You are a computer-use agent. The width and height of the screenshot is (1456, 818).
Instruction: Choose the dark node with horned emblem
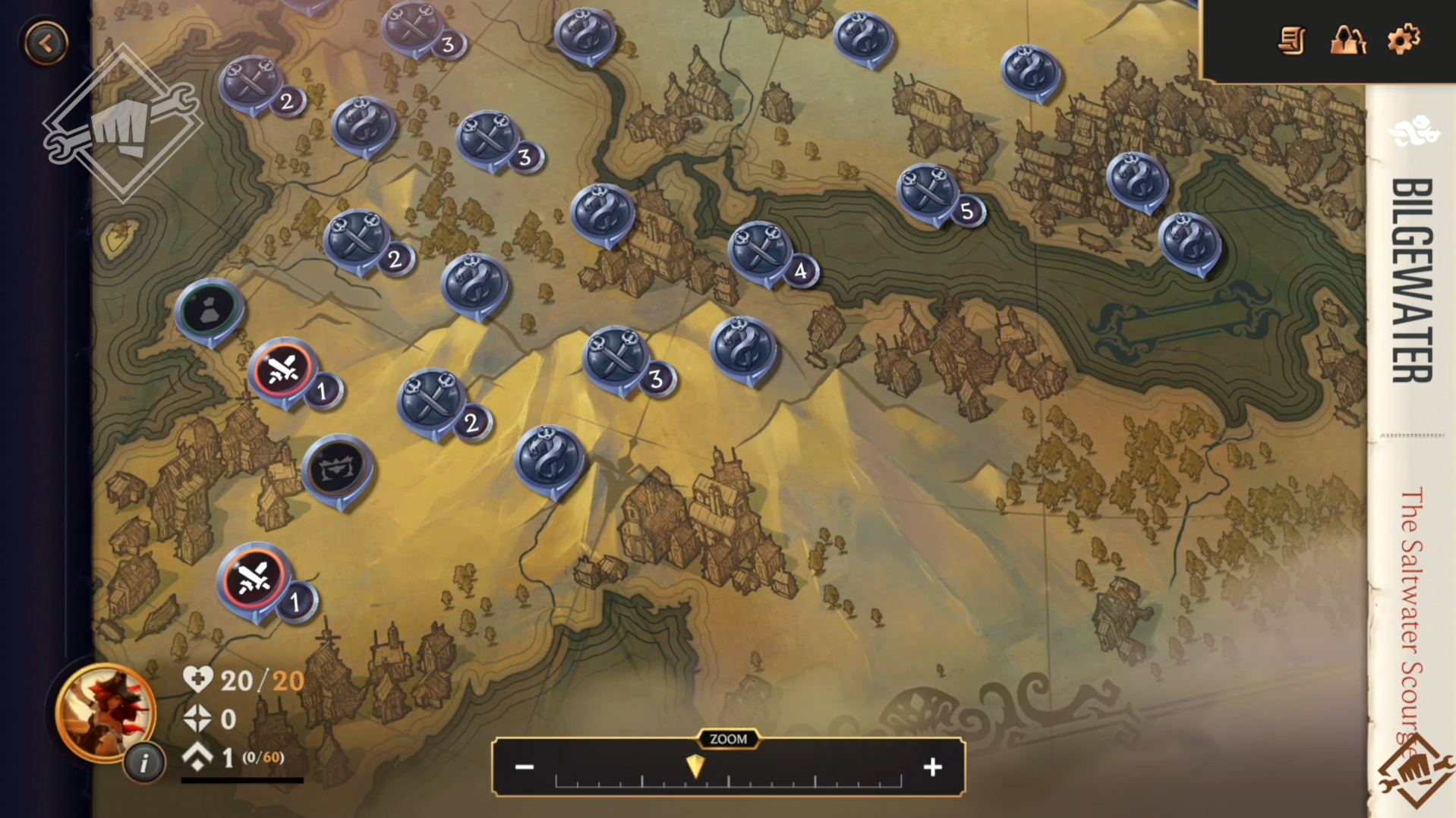pyautogui.click(x=338, y=468)
